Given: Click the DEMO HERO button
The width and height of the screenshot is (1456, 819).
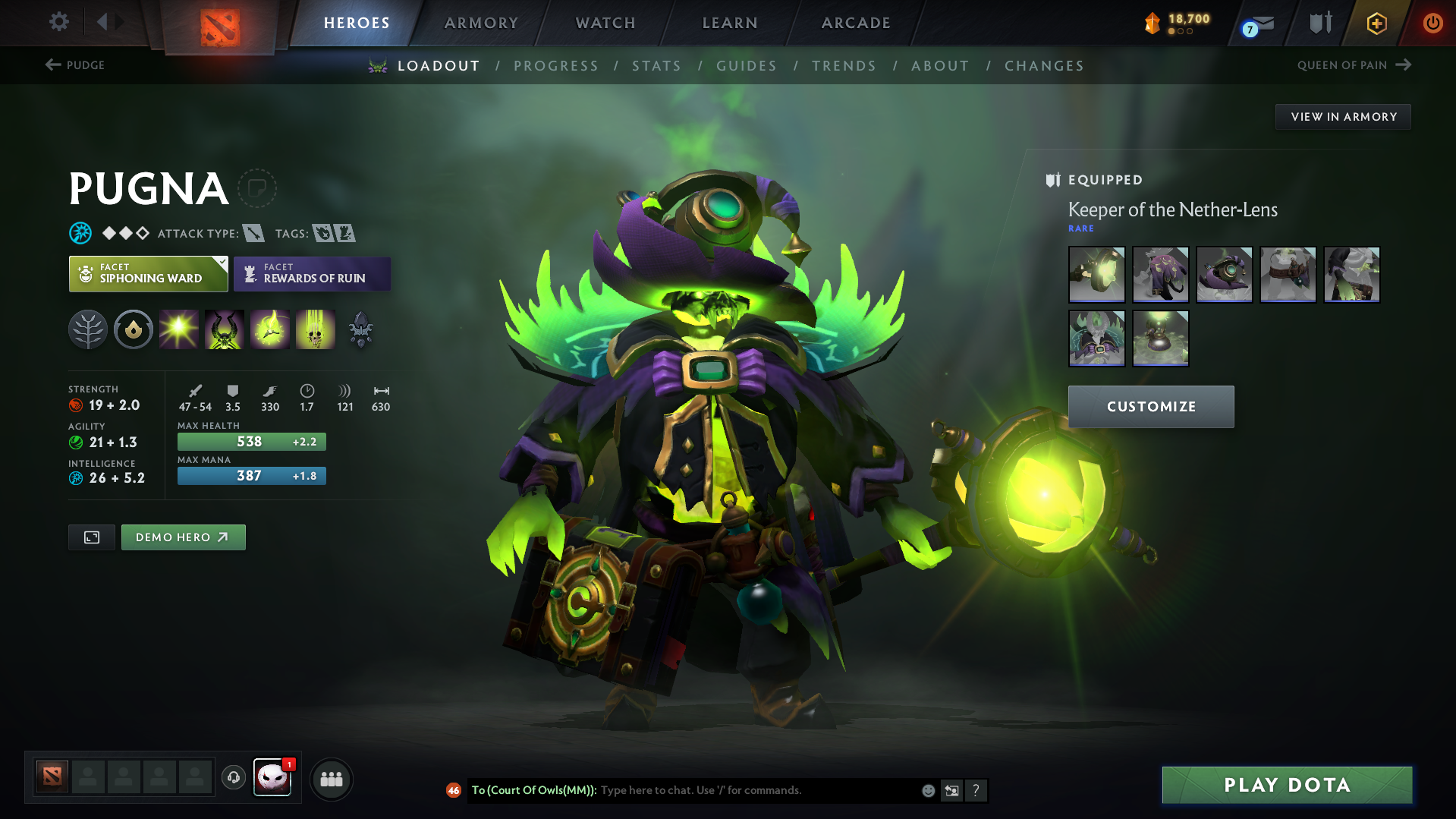Looking at the screenshot, I should (x=183, y=537).
